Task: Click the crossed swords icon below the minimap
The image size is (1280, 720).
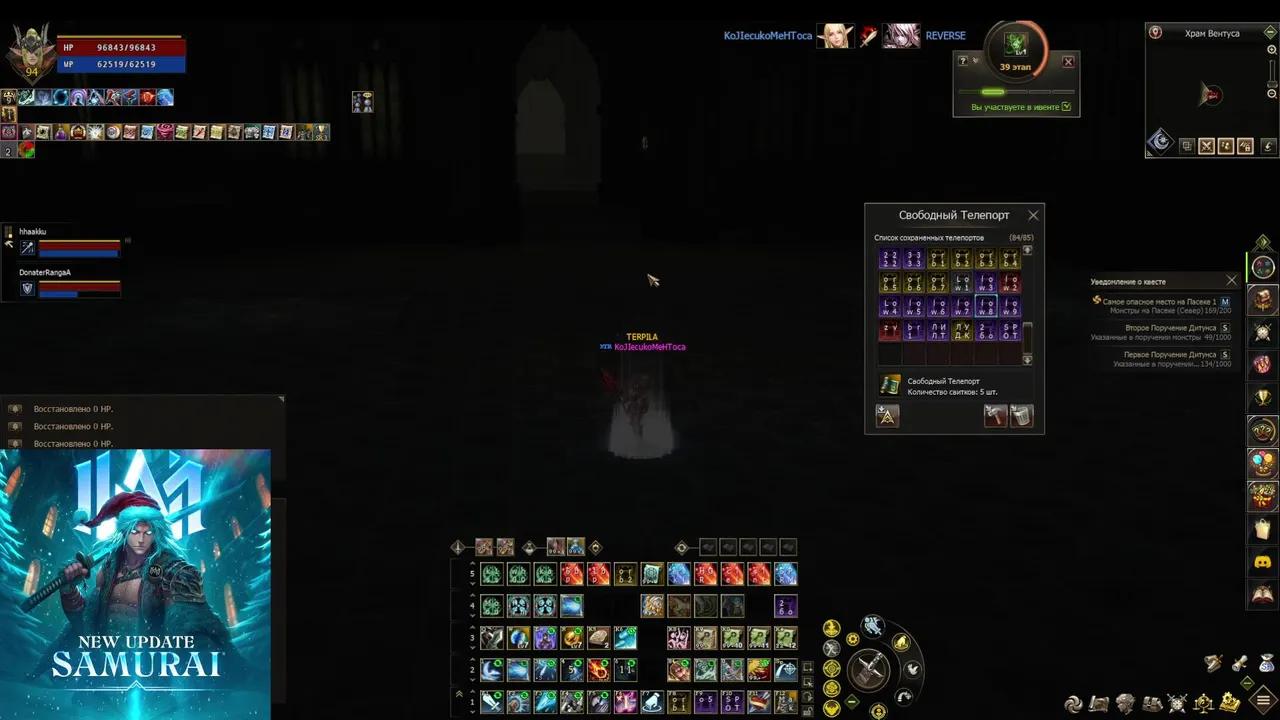Action: click(1206, 146)
